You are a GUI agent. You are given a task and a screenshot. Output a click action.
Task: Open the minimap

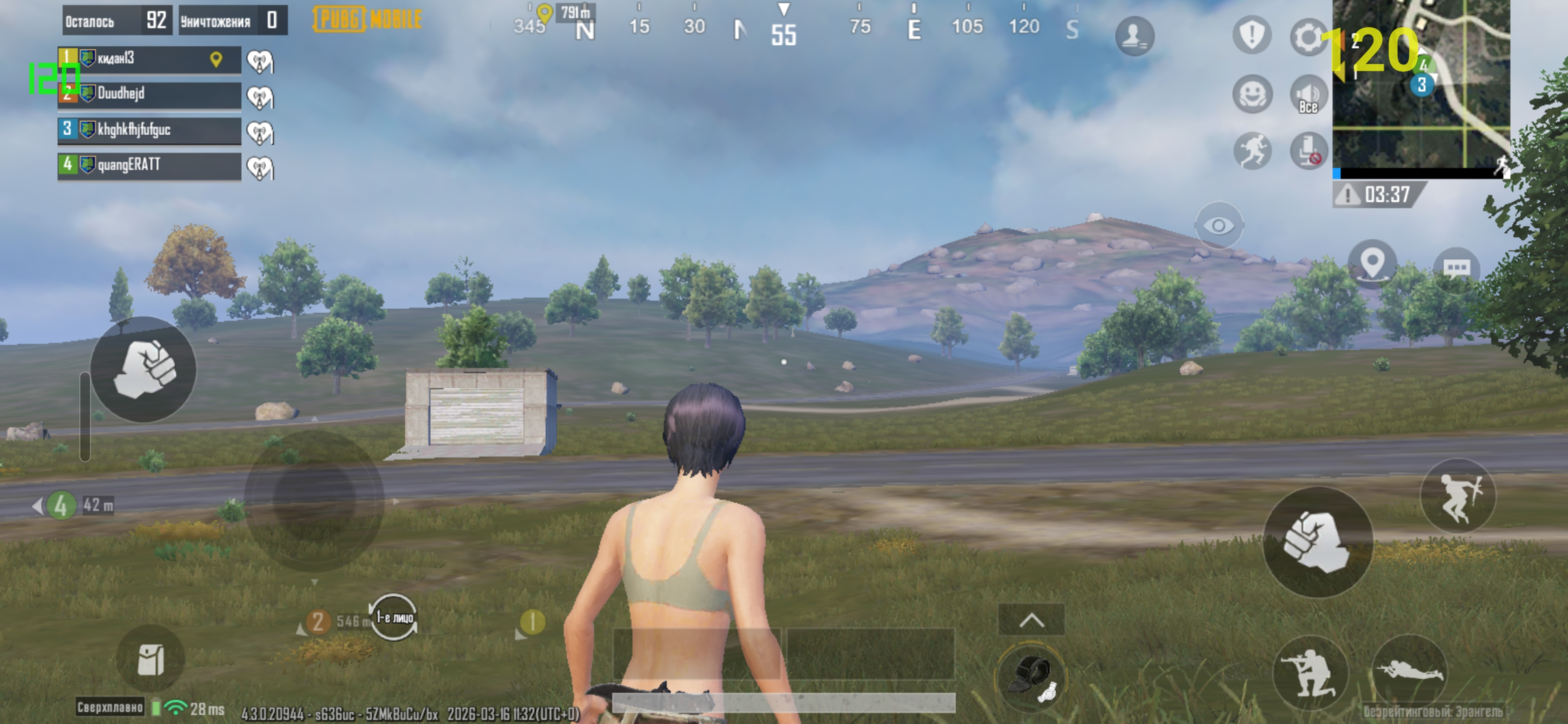pyautogui.click(x=1421, y=85)
